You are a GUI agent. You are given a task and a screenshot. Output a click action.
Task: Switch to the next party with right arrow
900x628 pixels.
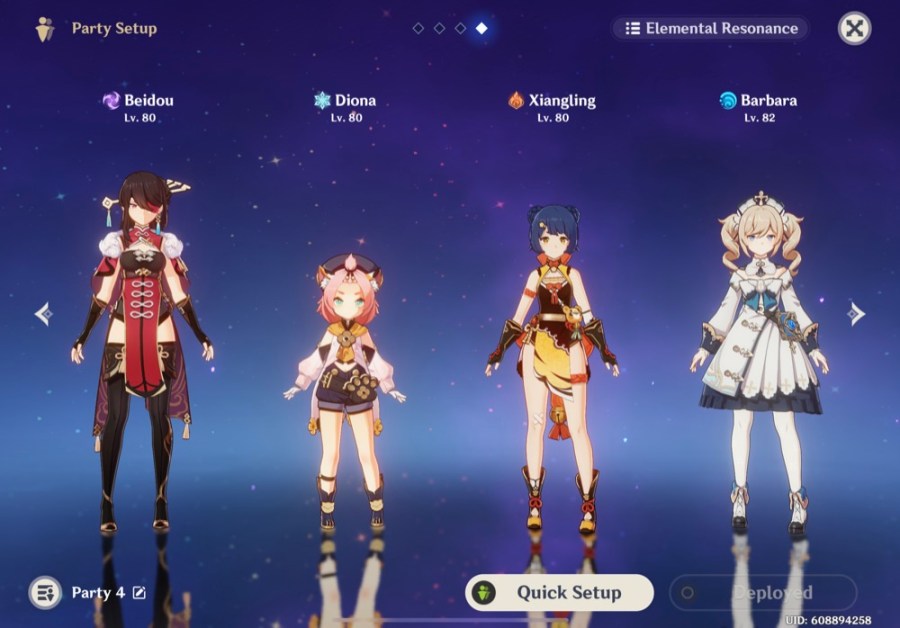click(x=855, y=314)
